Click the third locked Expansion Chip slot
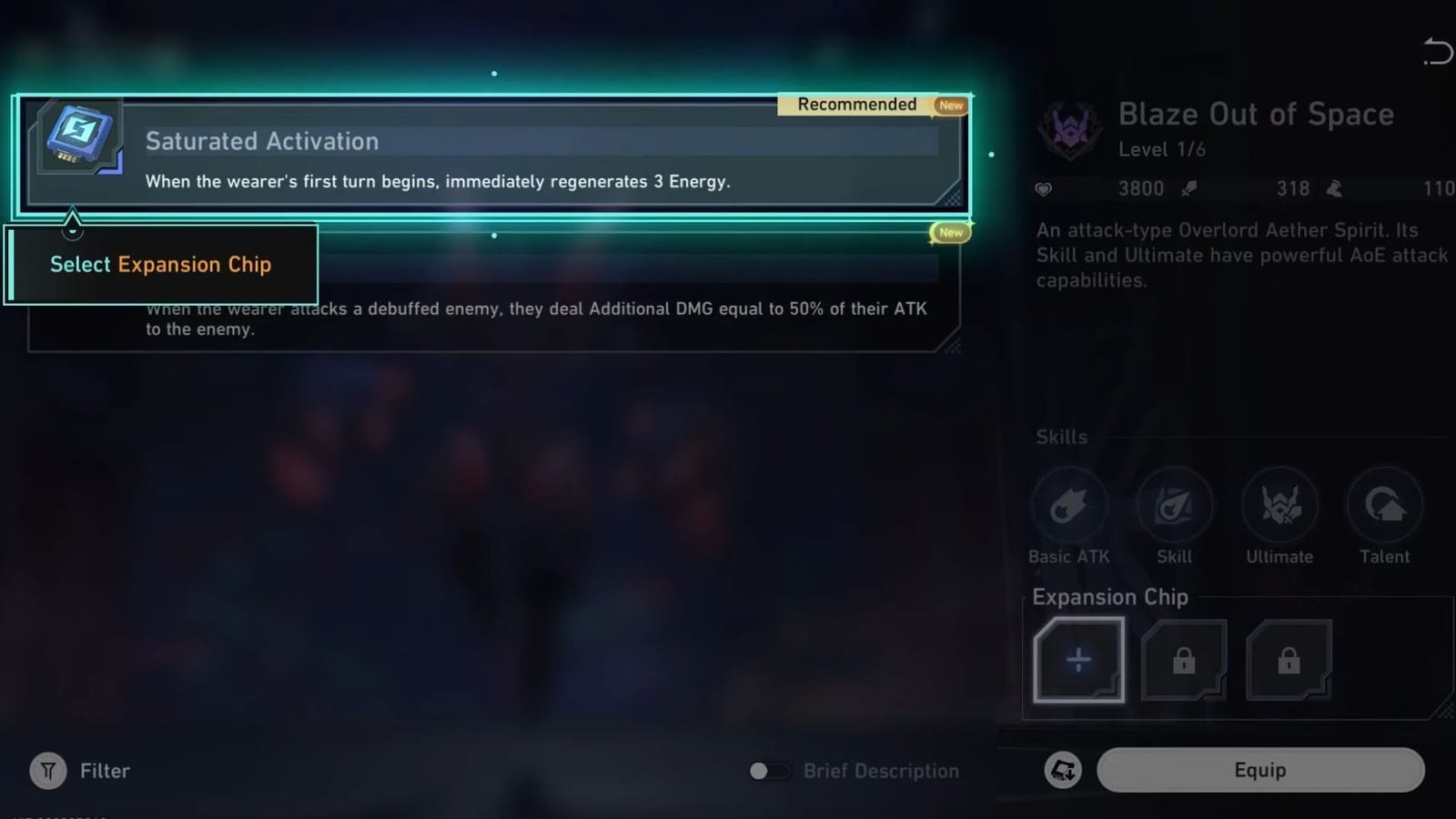The width and height of the screenshot is (1456, 819). pyautogui.click(x=1289, y=662)
